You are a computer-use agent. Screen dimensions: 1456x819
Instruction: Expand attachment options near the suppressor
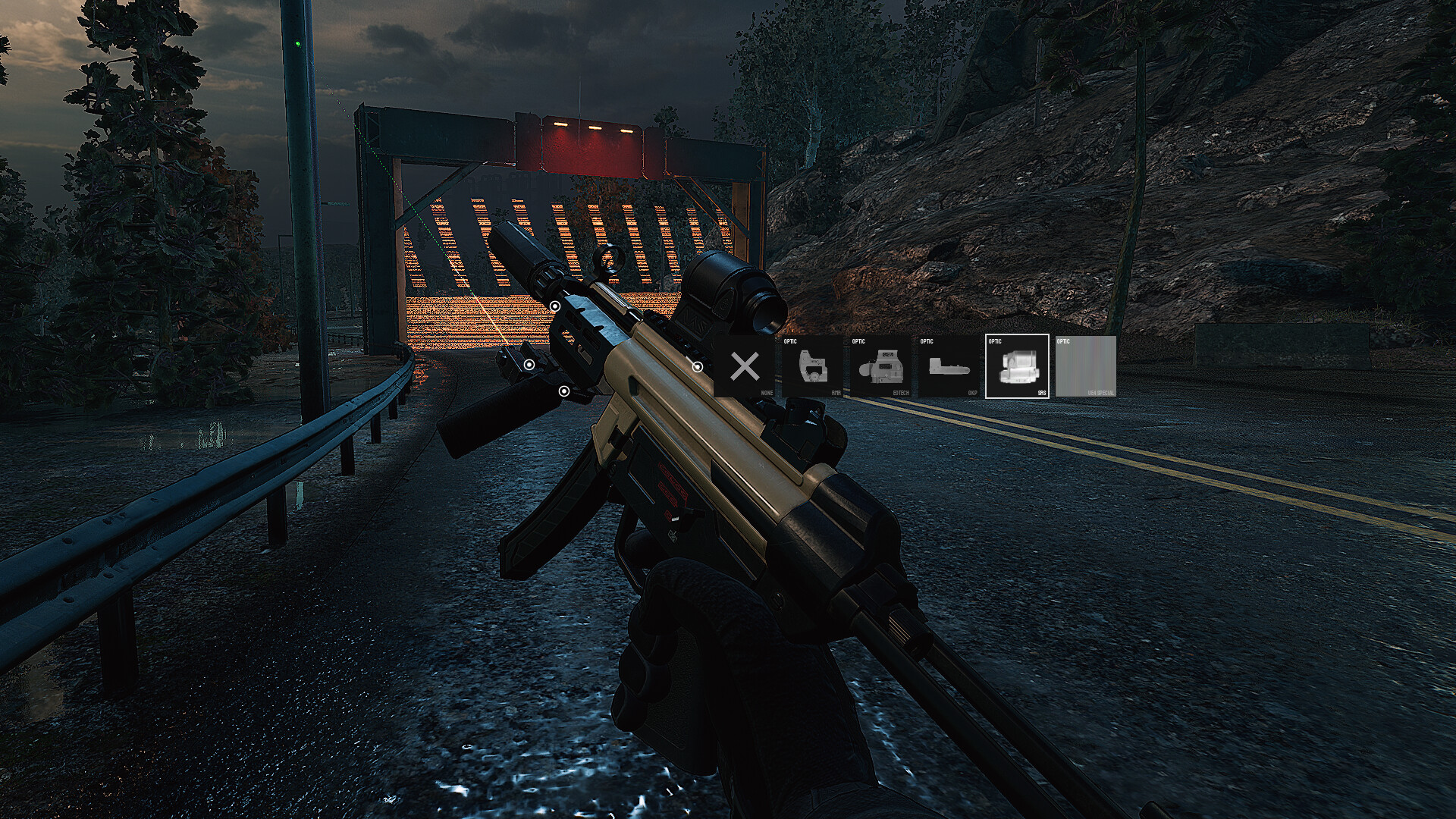(556, 305)
